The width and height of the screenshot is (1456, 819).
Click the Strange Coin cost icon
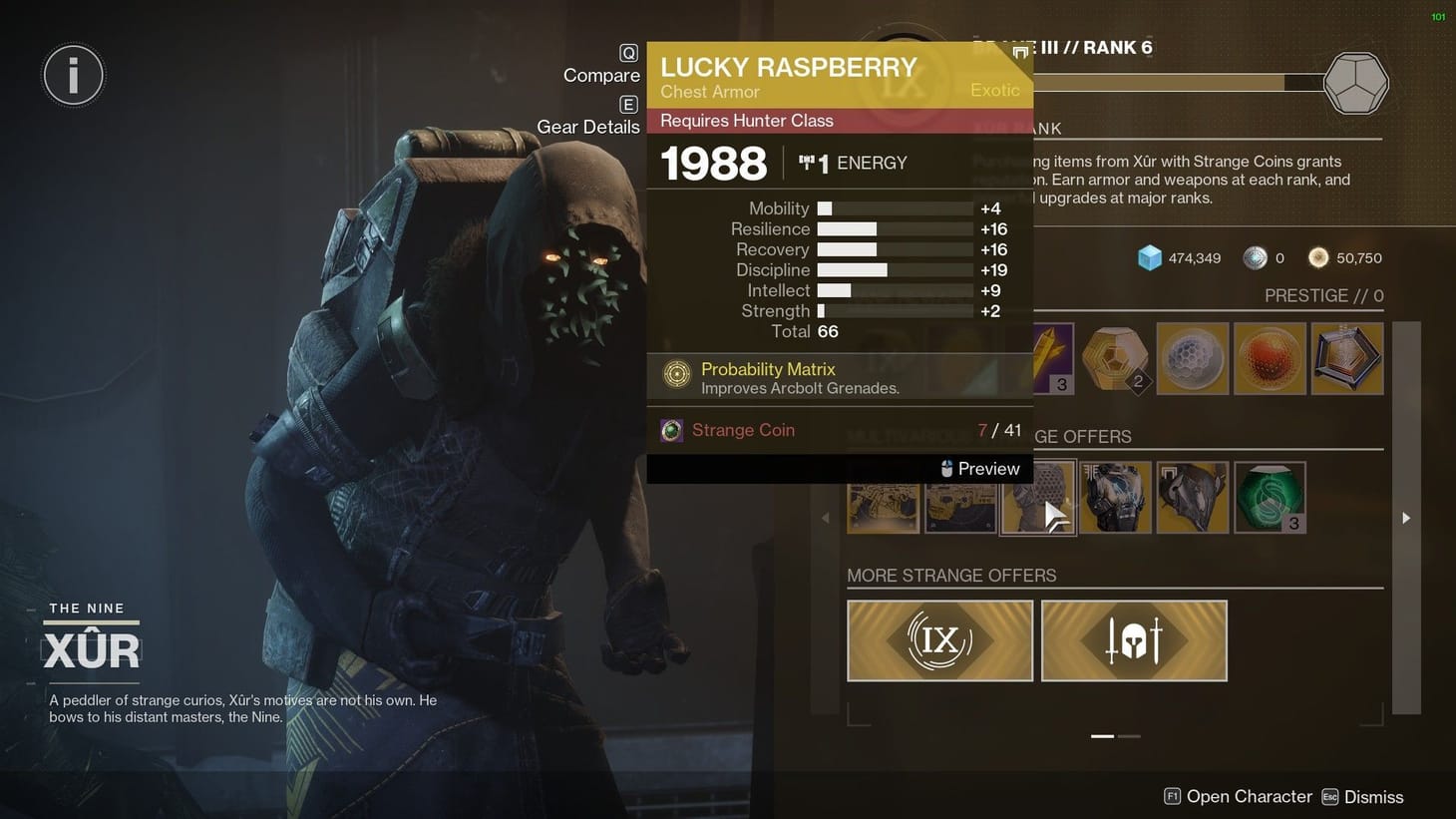tap(671, 429)
